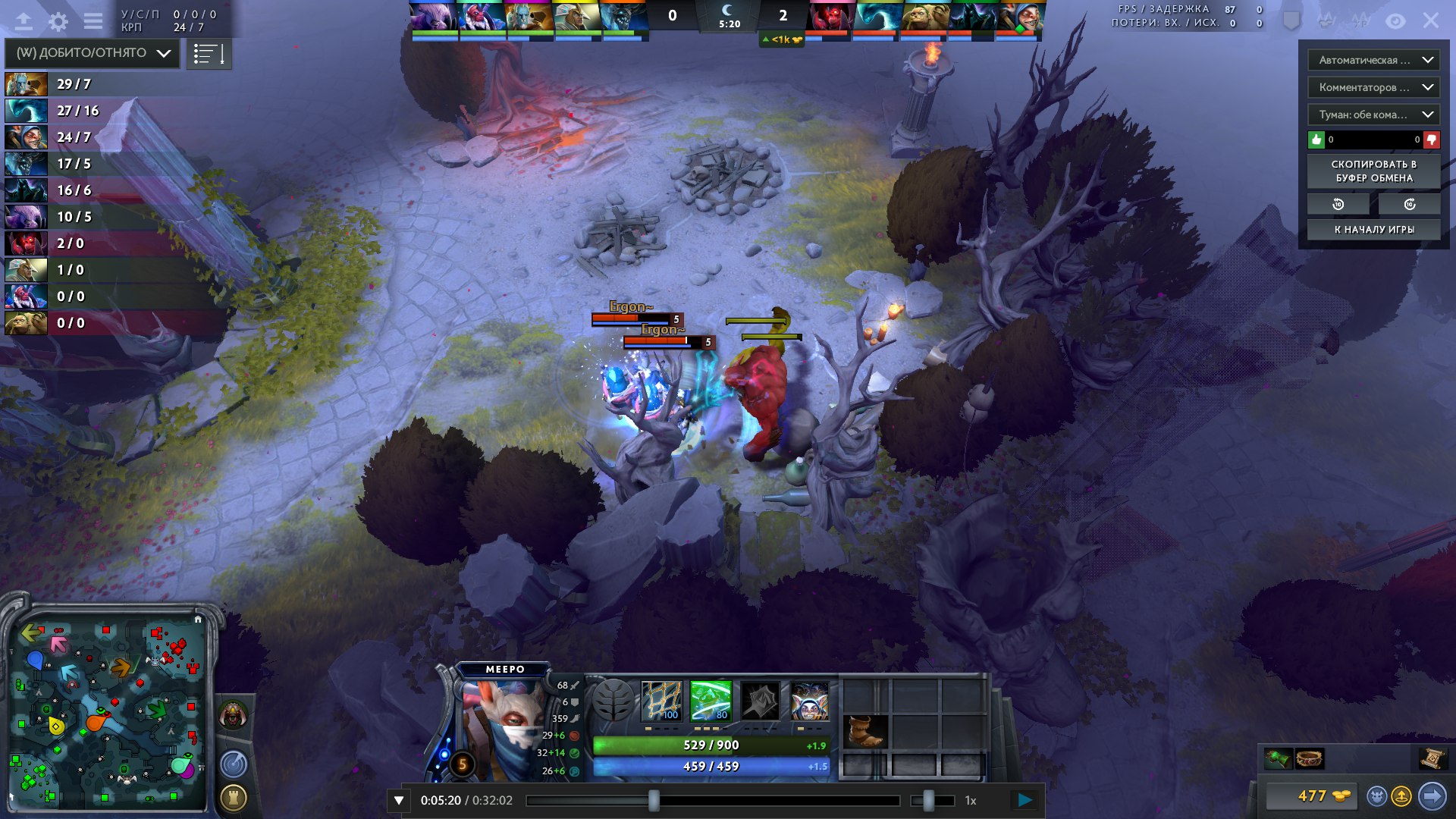Activate Meepo's Earthbind net ability
The width and height of the screenshot is (1456, 819).
661,700
